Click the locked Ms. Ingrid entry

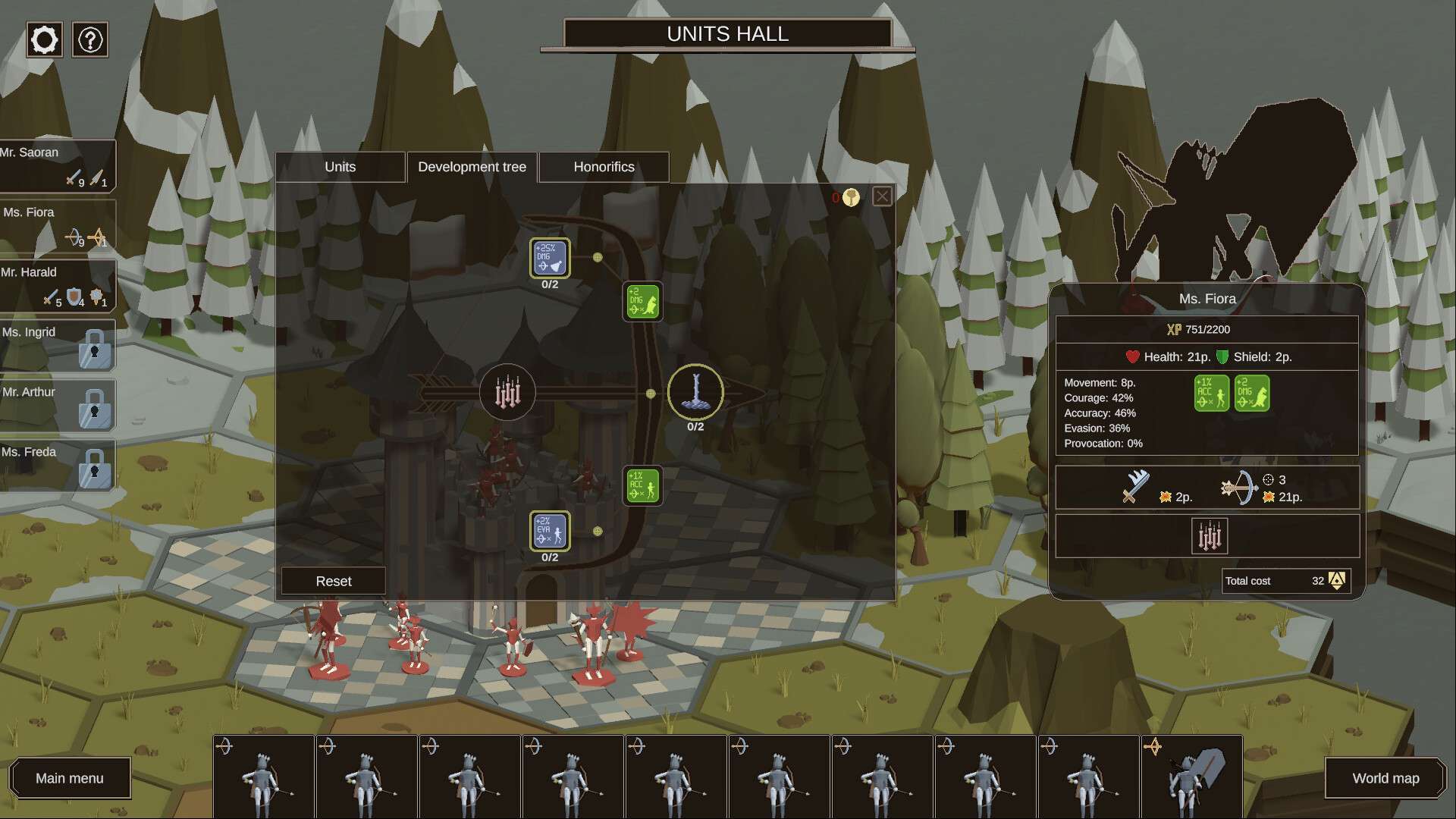pyautogui.click(x=57, y=345)
